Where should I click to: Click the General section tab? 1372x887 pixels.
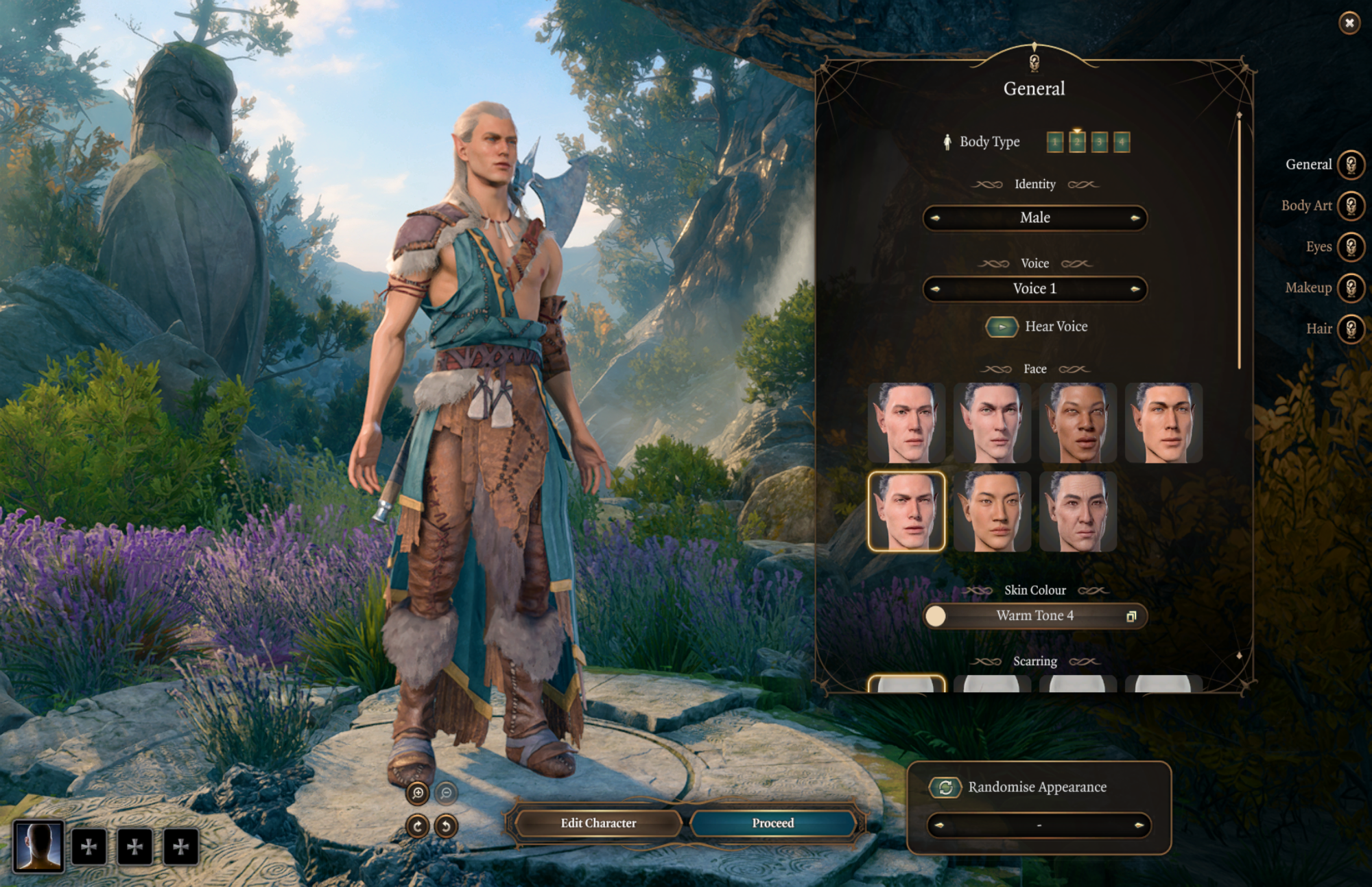(x=1351, y=165)
